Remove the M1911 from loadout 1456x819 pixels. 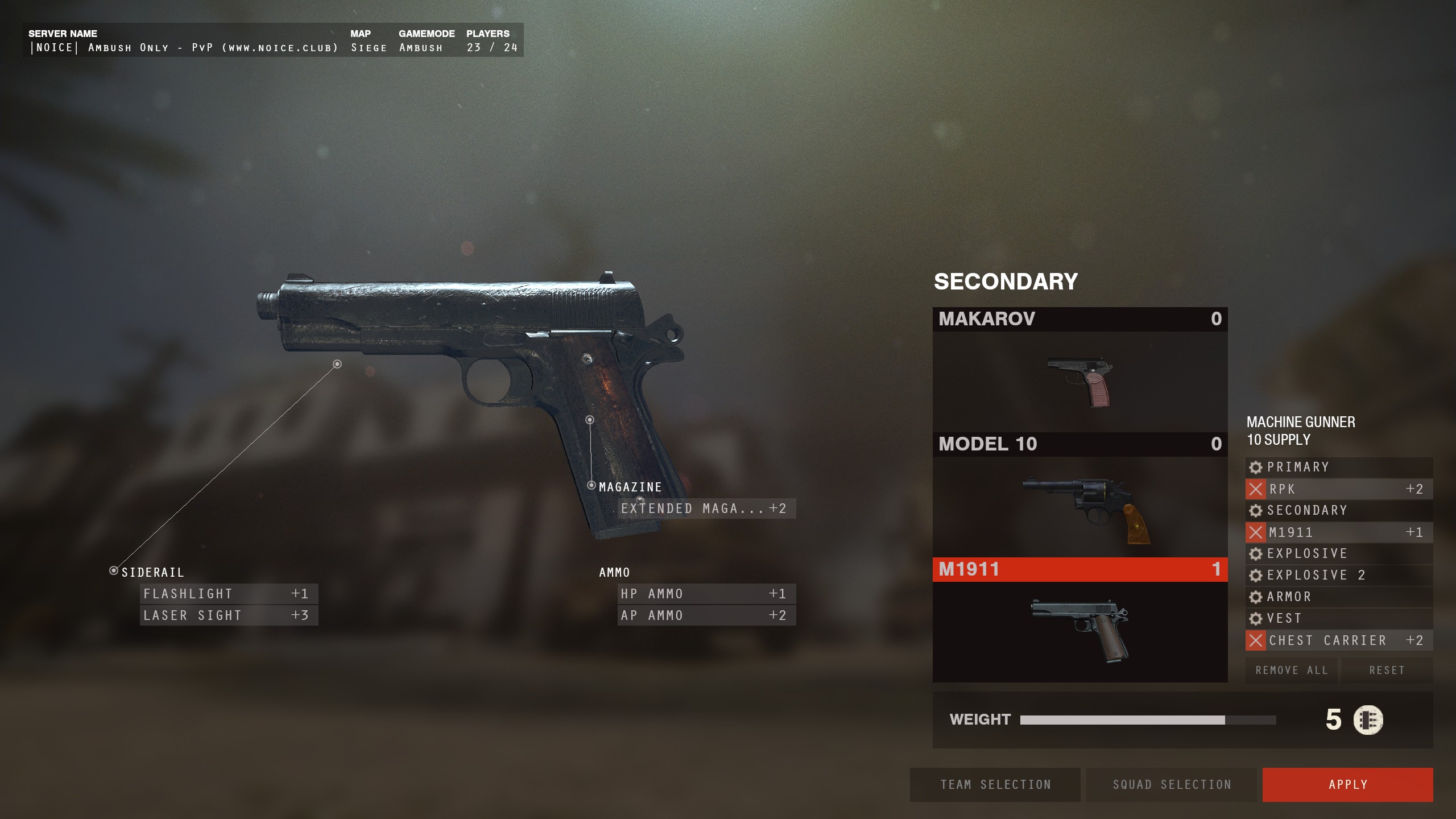[1256, 532]
